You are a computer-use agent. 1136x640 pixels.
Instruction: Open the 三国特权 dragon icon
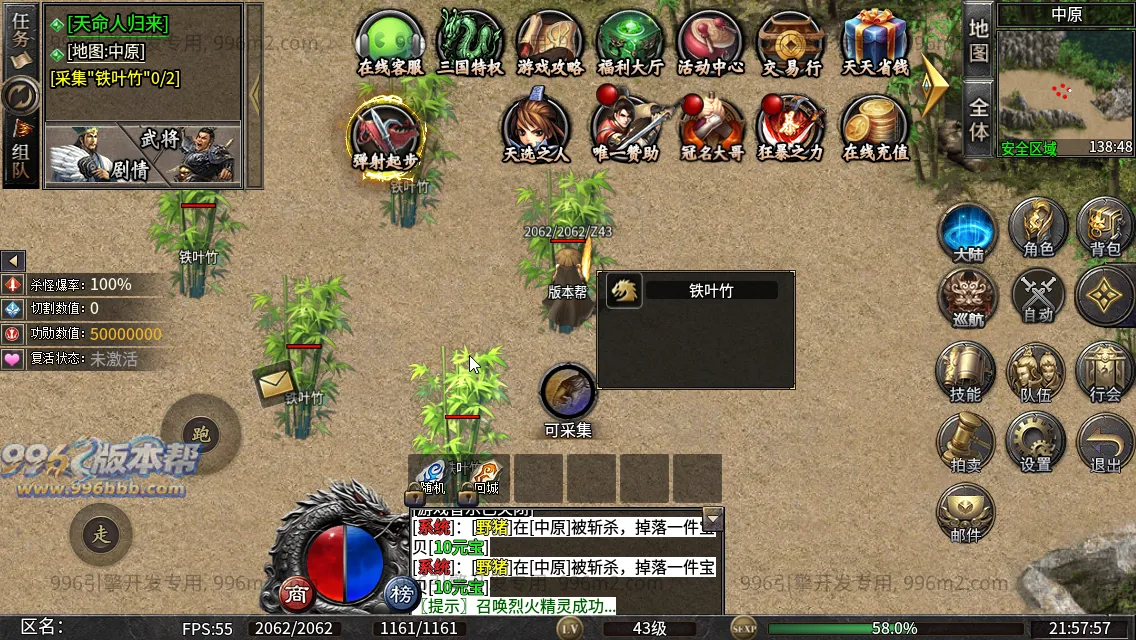click(470, 41)
